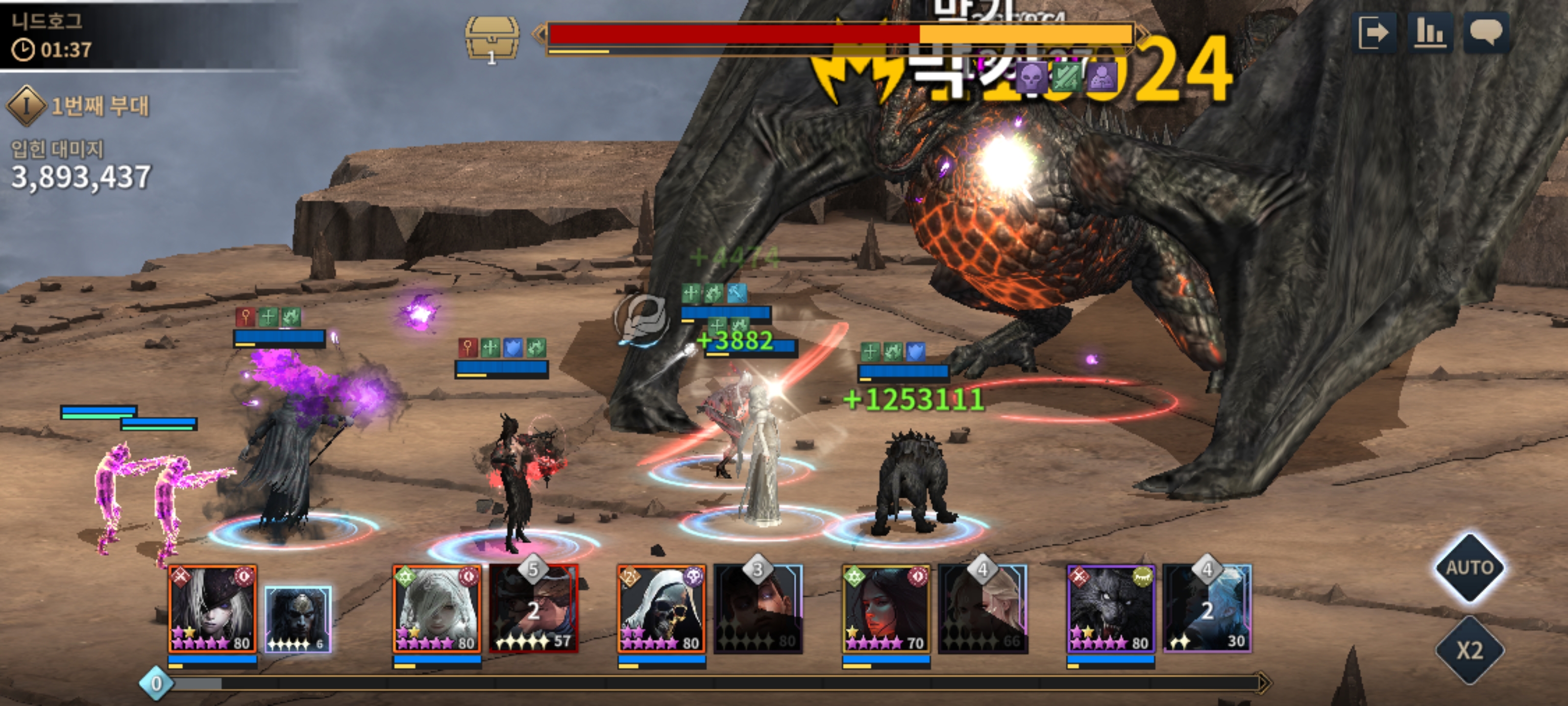Select the black werewolf hero portrait
The image size is (1568, 706).
click(1111, 608)
